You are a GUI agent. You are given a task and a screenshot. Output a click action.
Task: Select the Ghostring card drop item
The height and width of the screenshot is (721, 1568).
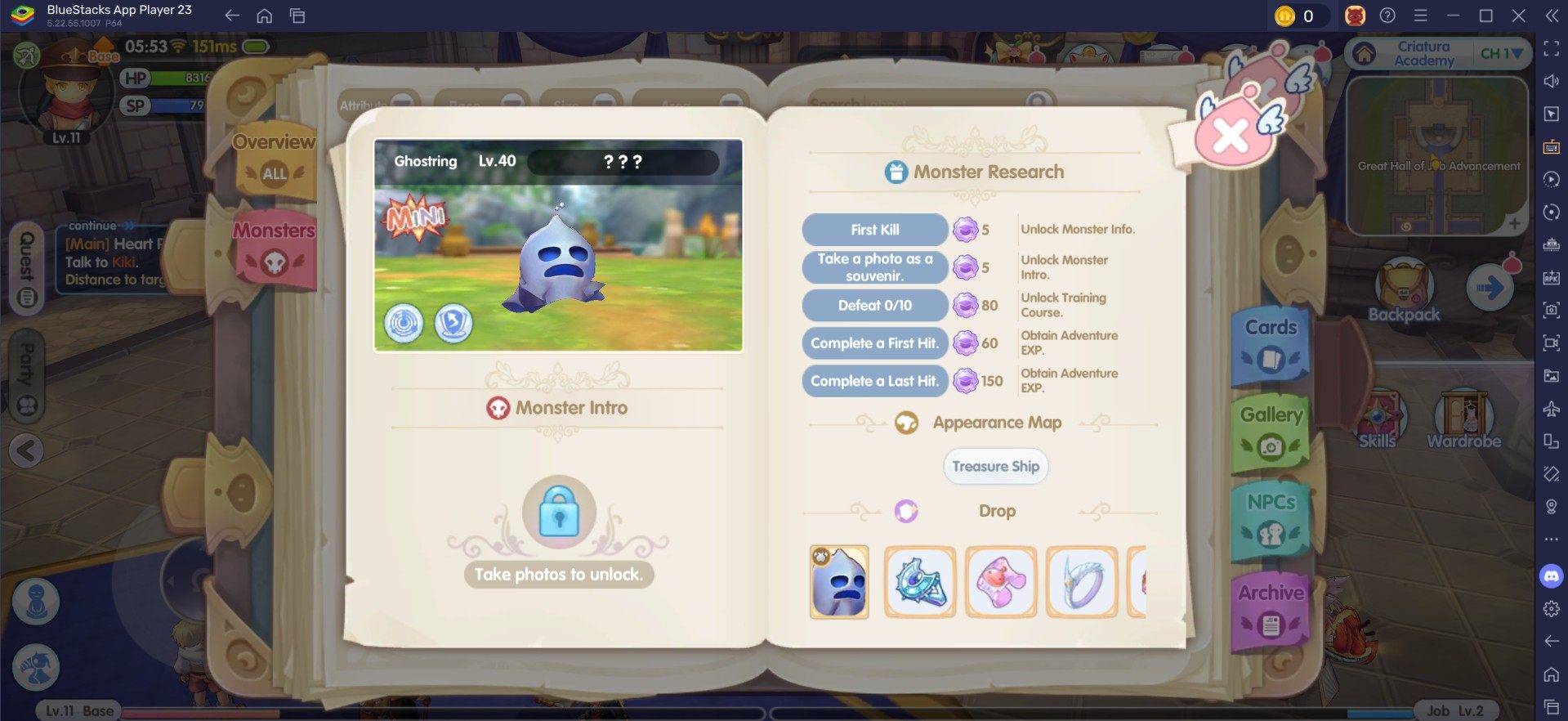click(839, 582)
